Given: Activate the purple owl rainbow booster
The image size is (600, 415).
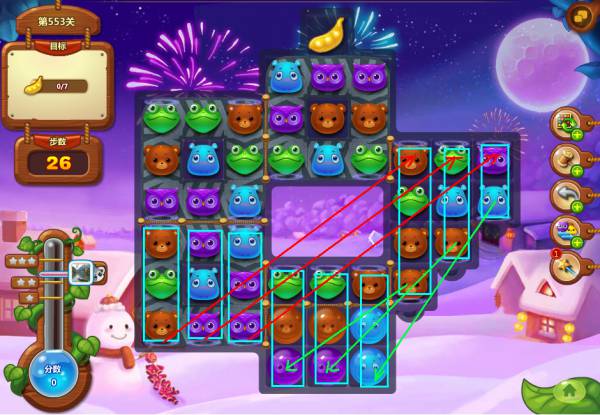Looking at the screenshot, I should coord(566,231).
